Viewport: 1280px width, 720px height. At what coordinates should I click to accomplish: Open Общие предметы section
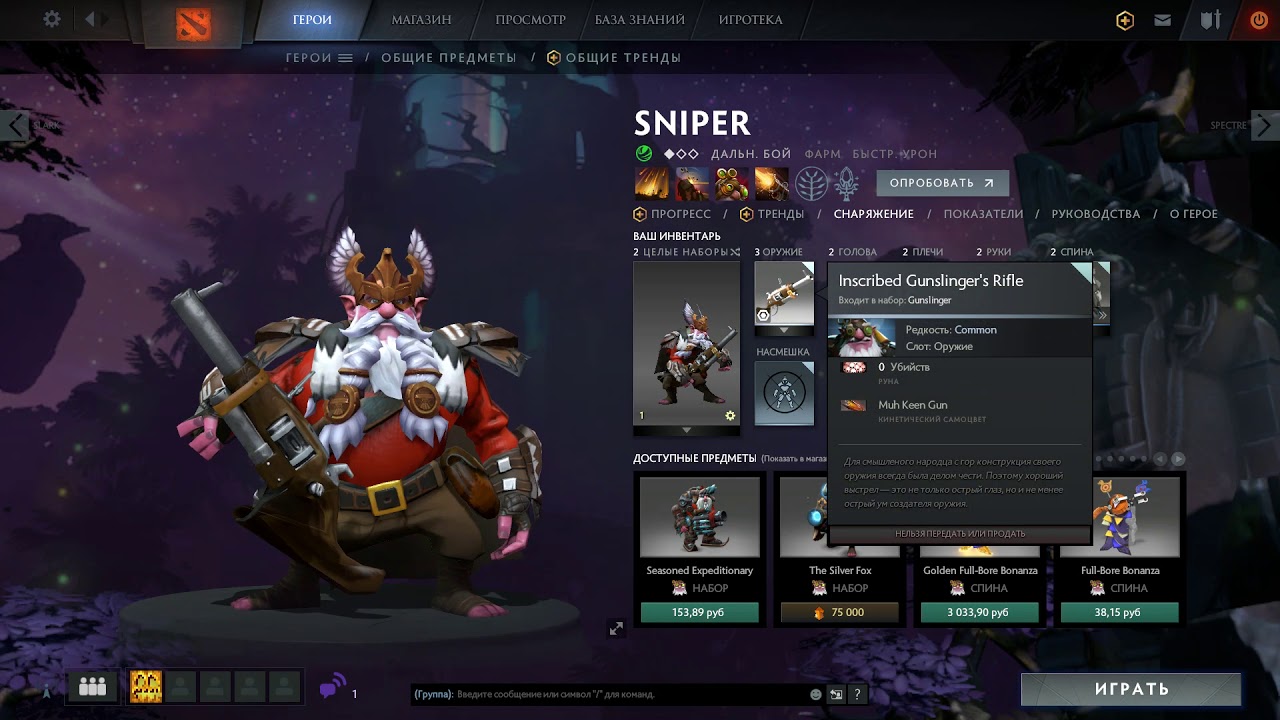(449, 58)
